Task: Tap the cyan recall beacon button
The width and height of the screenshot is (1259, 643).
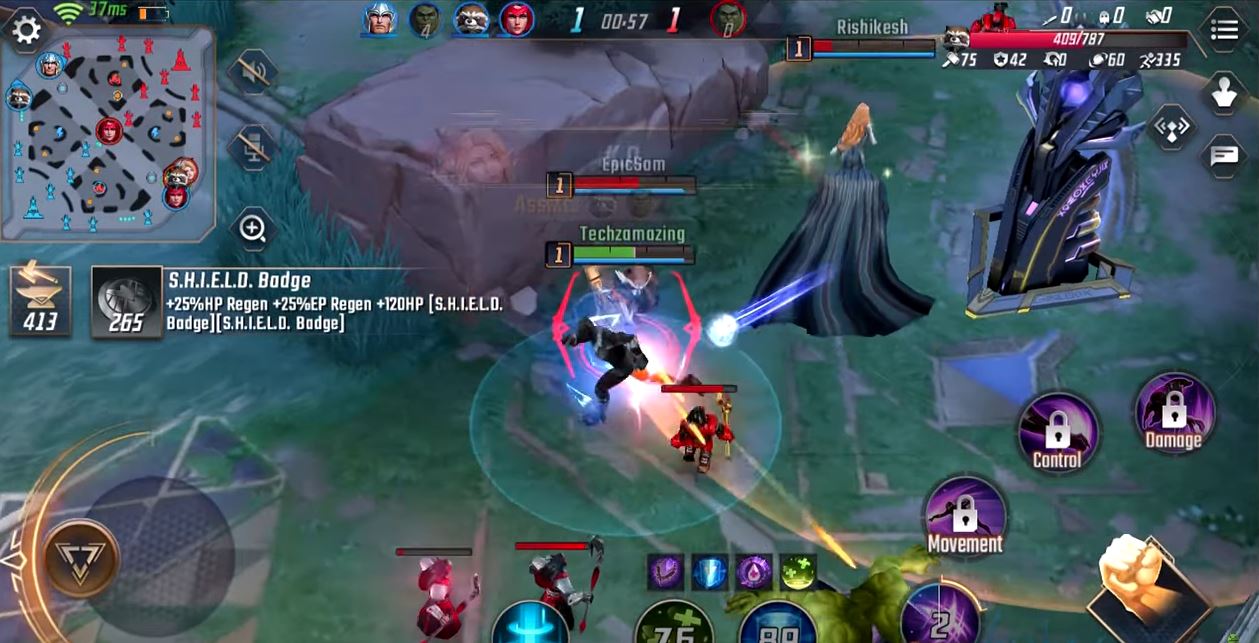Action: 530,625
